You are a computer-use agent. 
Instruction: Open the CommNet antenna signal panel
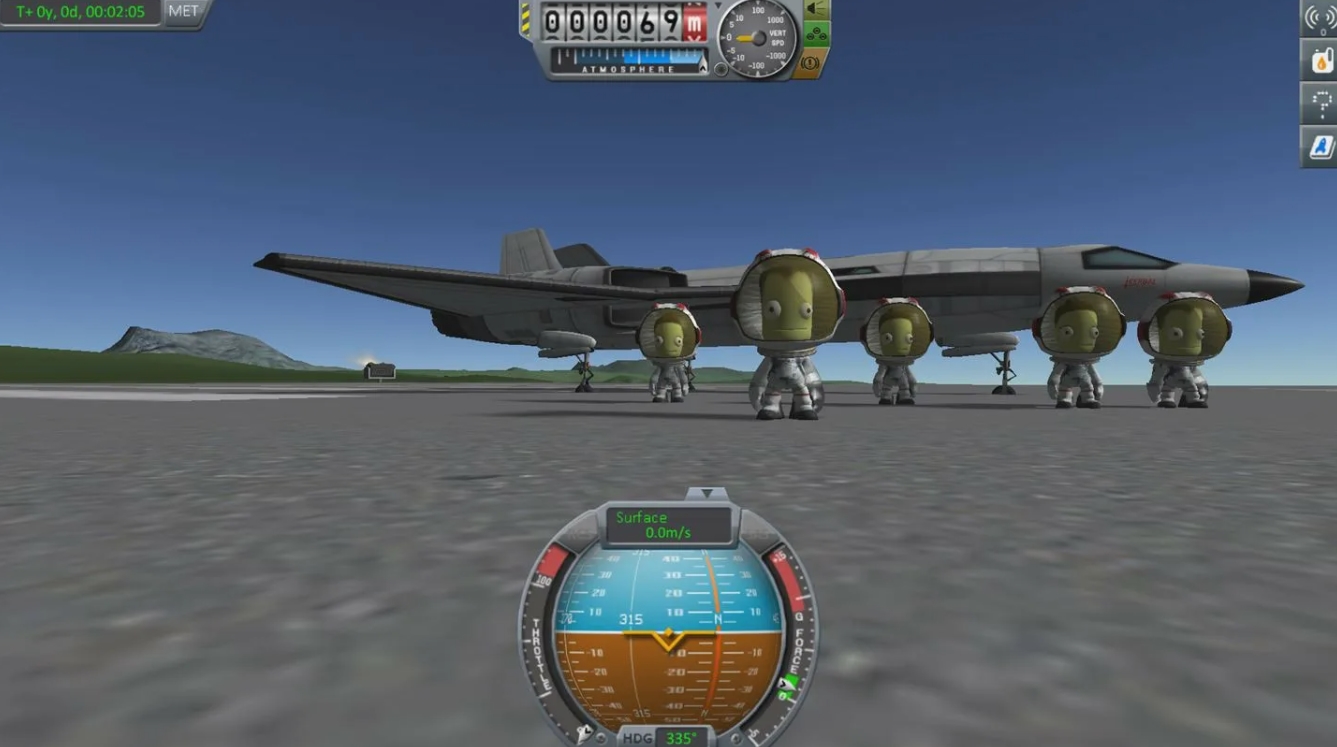tap(1321, 16)
